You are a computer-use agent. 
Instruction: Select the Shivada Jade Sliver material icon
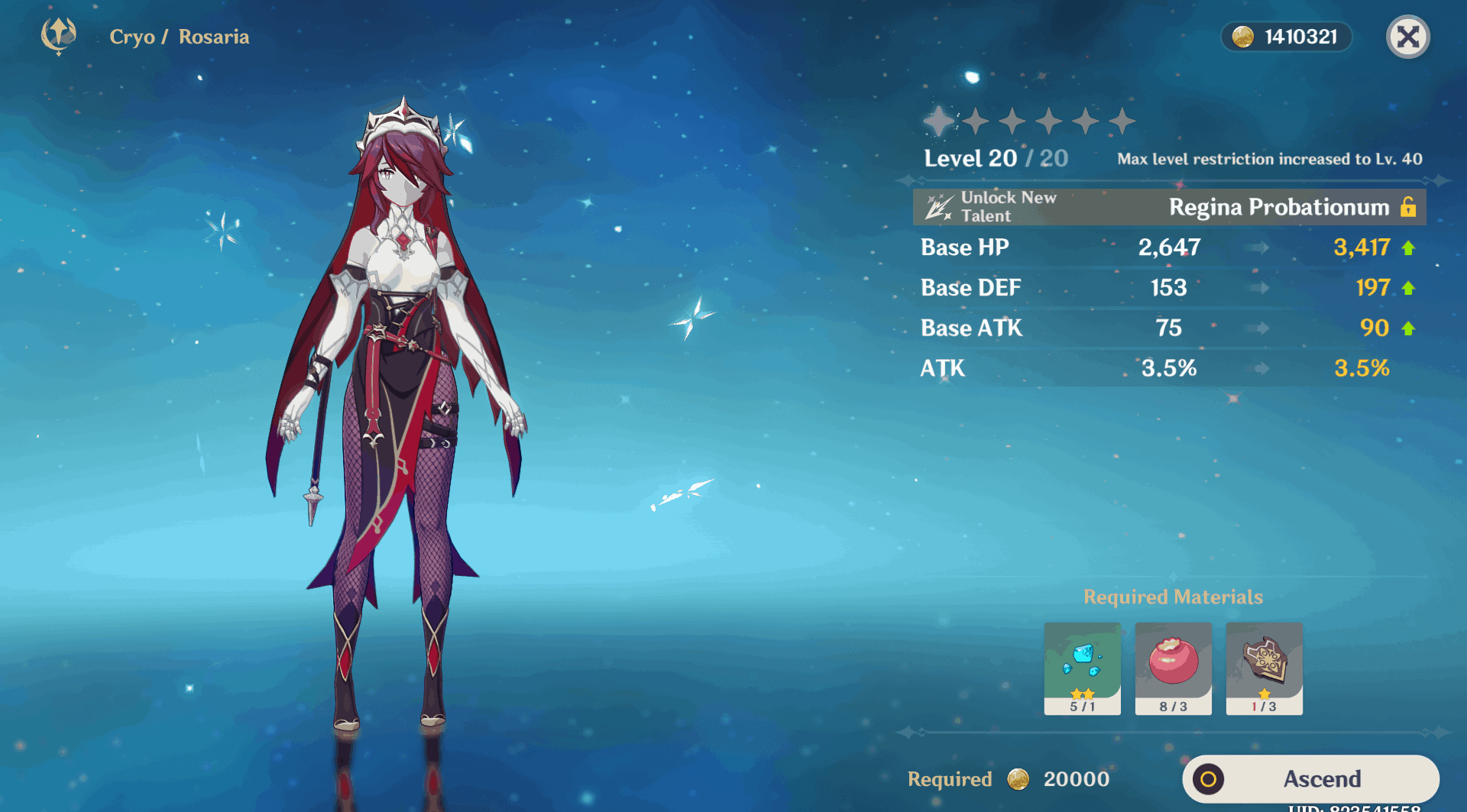(x=1081, y=668)
